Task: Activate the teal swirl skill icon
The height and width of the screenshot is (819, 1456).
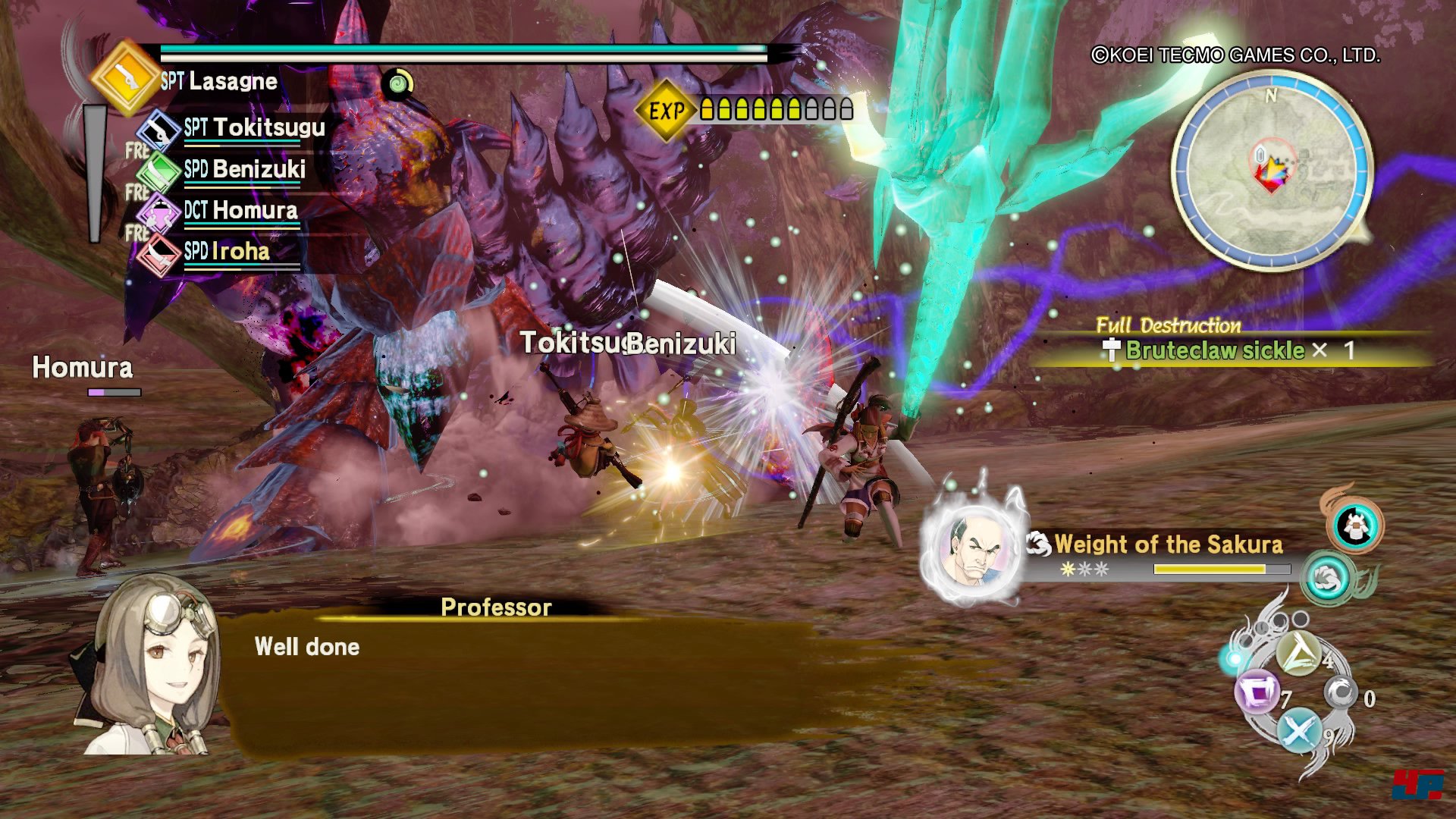Action: (x=1327, y=579)
